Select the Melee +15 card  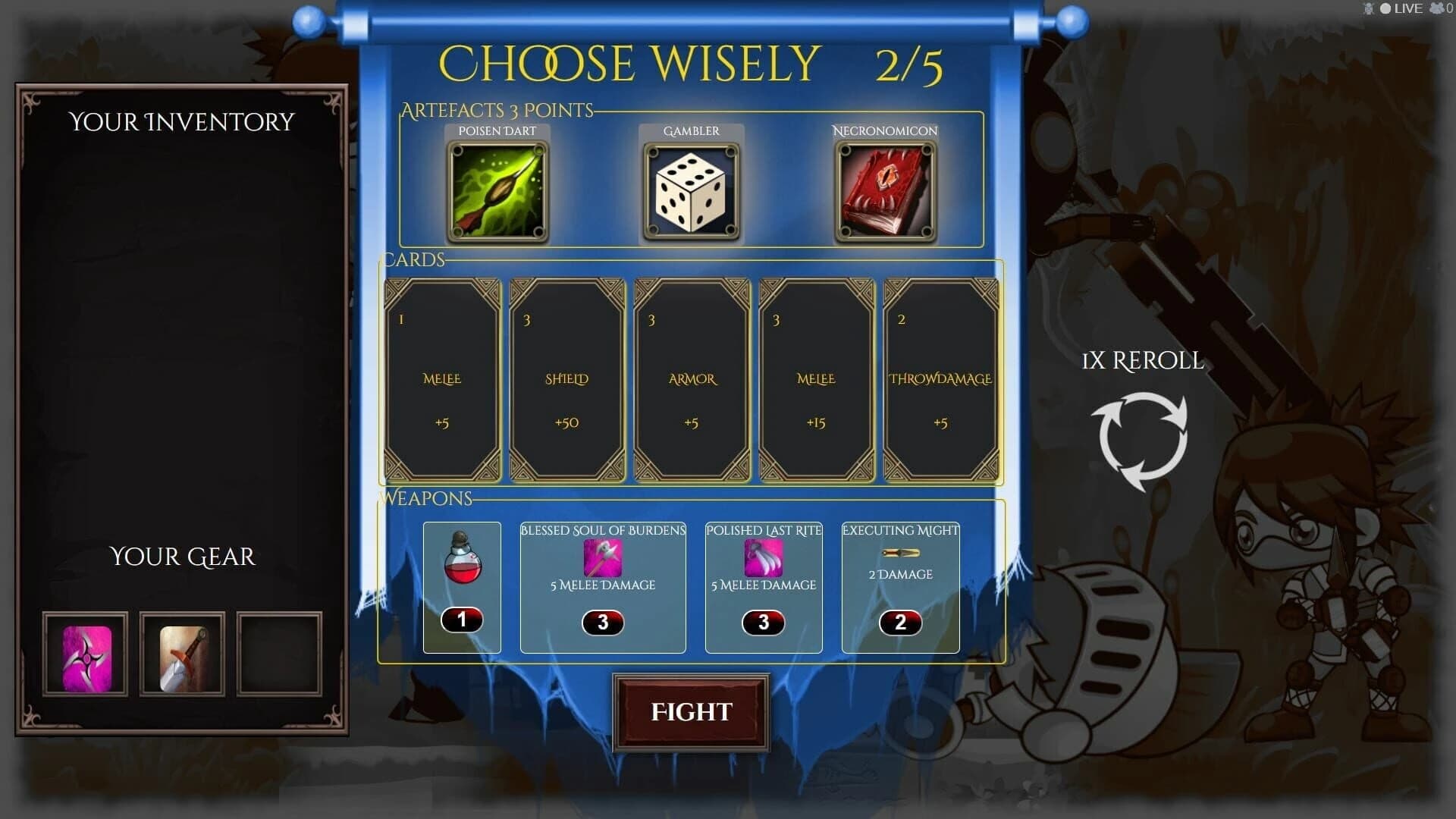(x=815, y=379)
